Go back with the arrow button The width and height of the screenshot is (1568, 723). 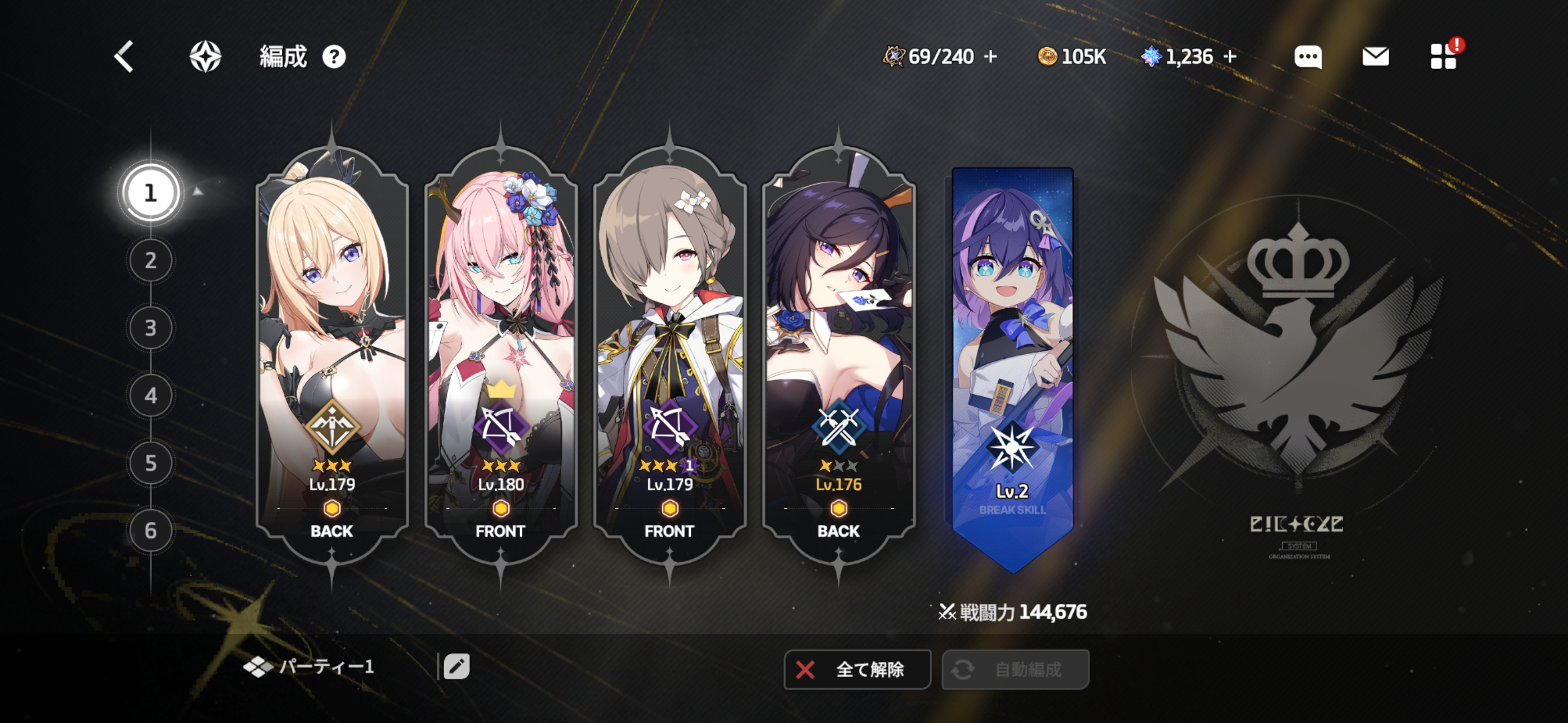pyautogui.click(x=124, y=57)
